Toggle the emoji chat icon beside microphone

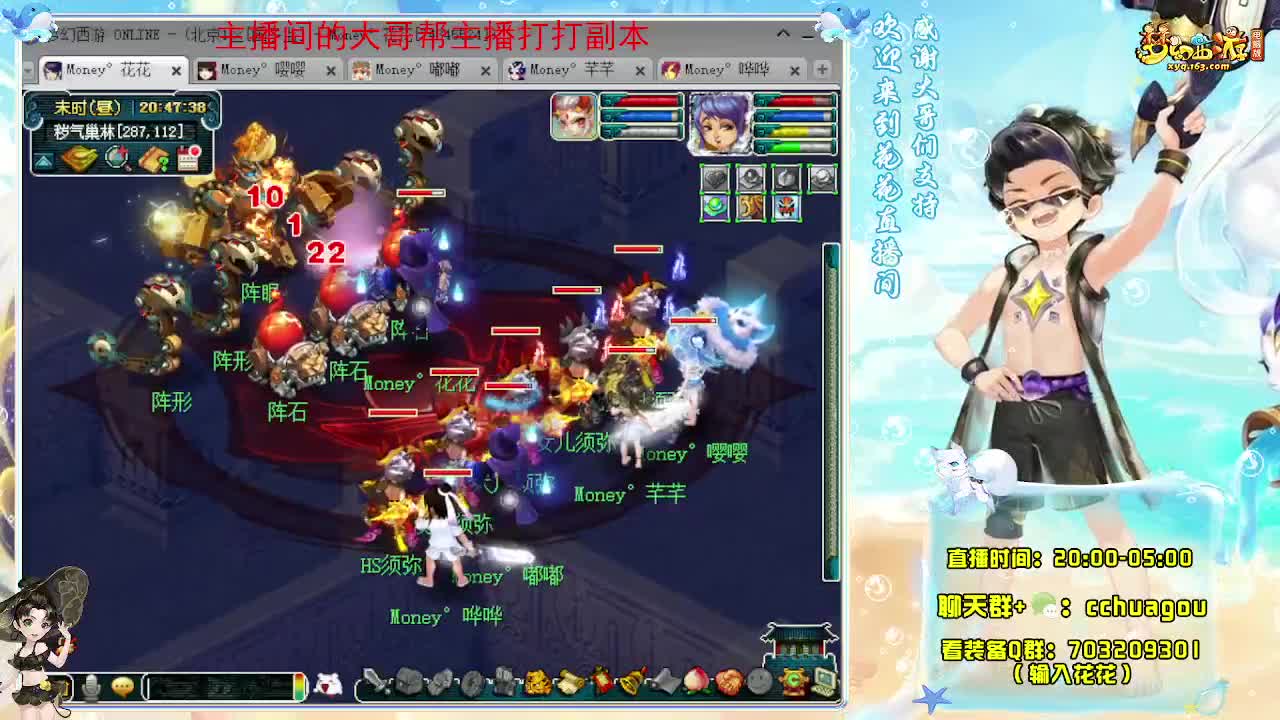pos(121,688)
